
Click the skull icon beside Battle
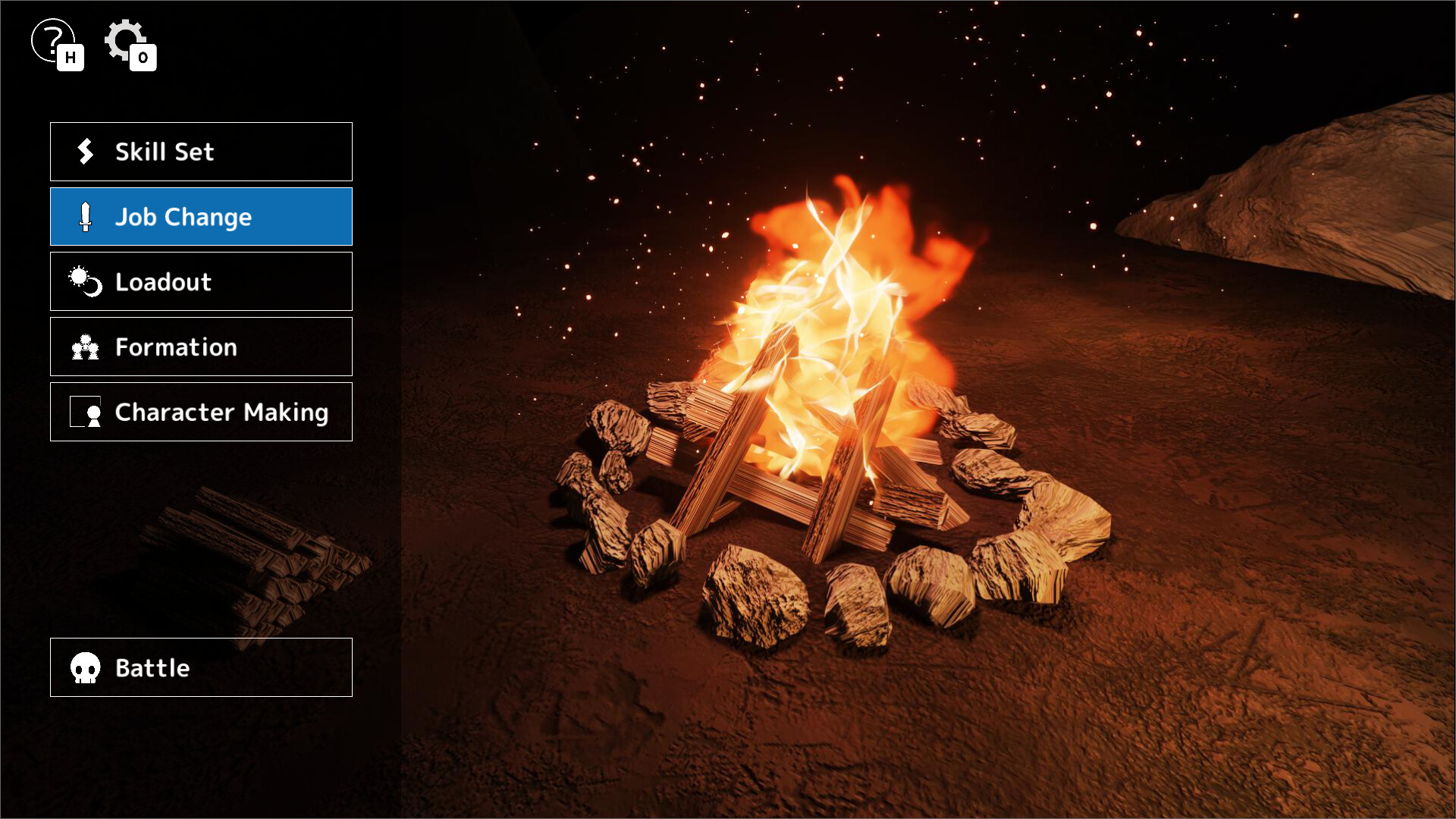(86, 667)
